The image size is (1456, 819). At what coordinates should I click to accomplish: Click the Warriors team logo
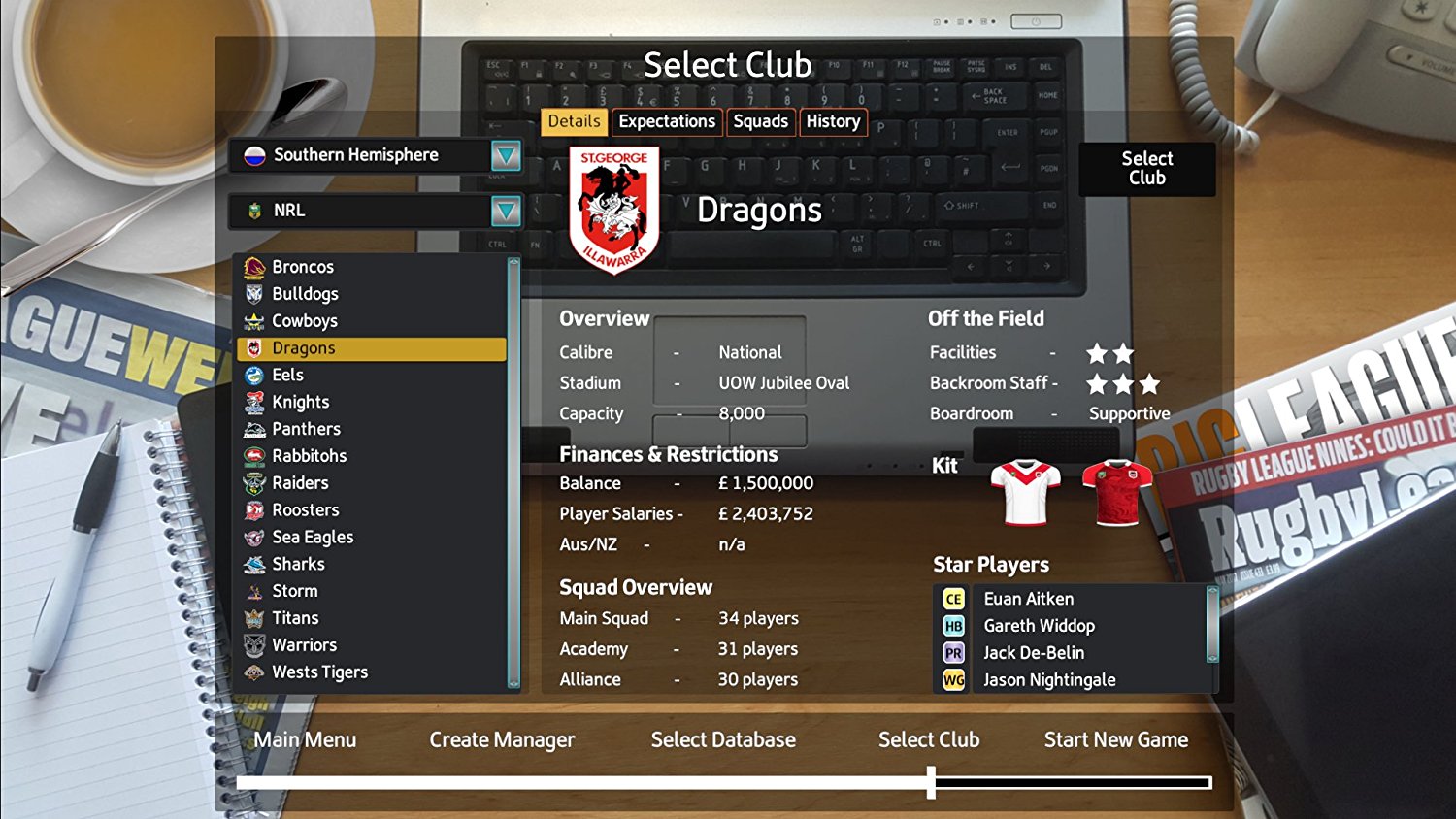(253, 644)
